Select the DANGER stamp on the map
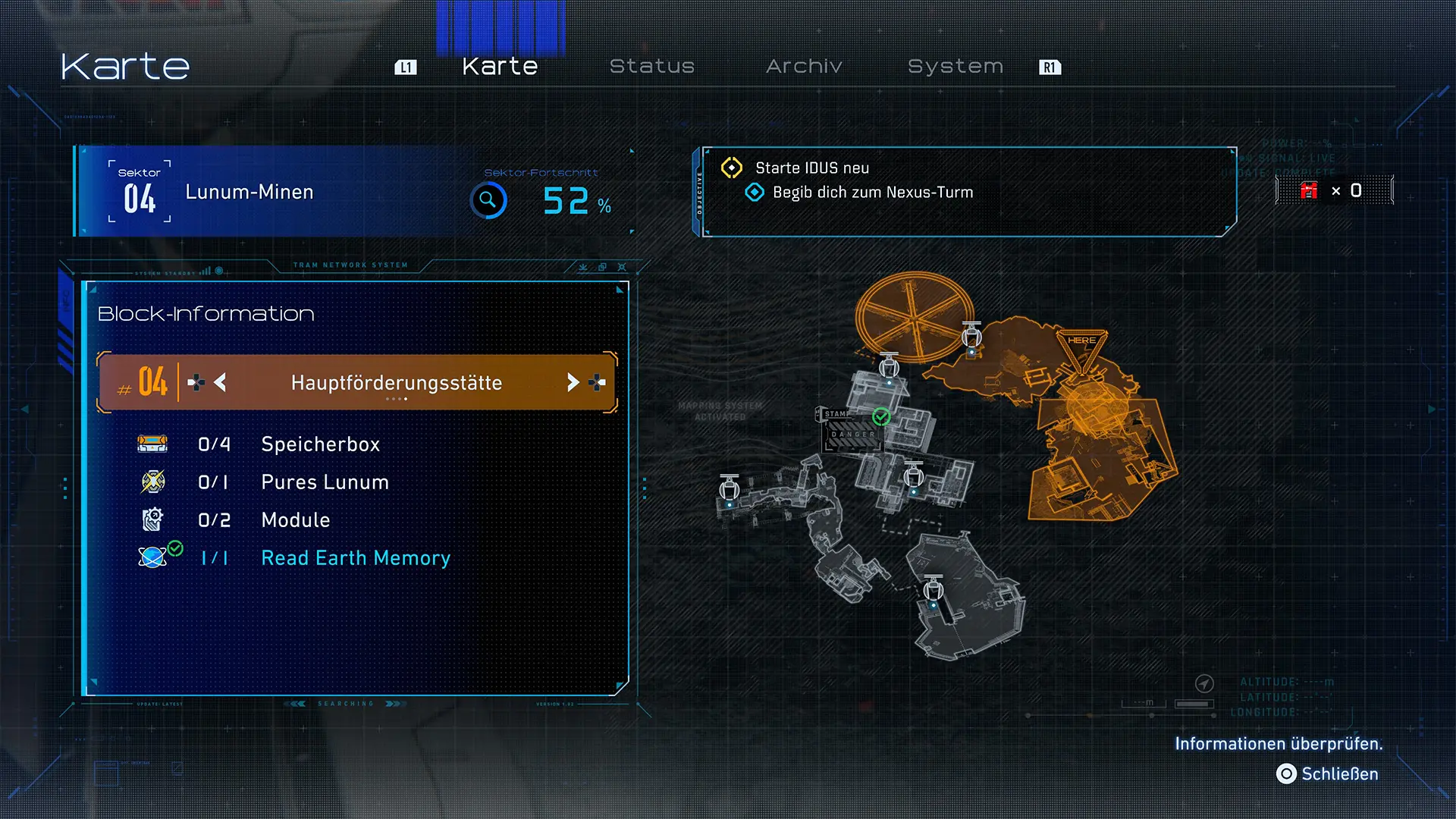The width and height of the screenshot is (1456, 819). tap(852, 435)
